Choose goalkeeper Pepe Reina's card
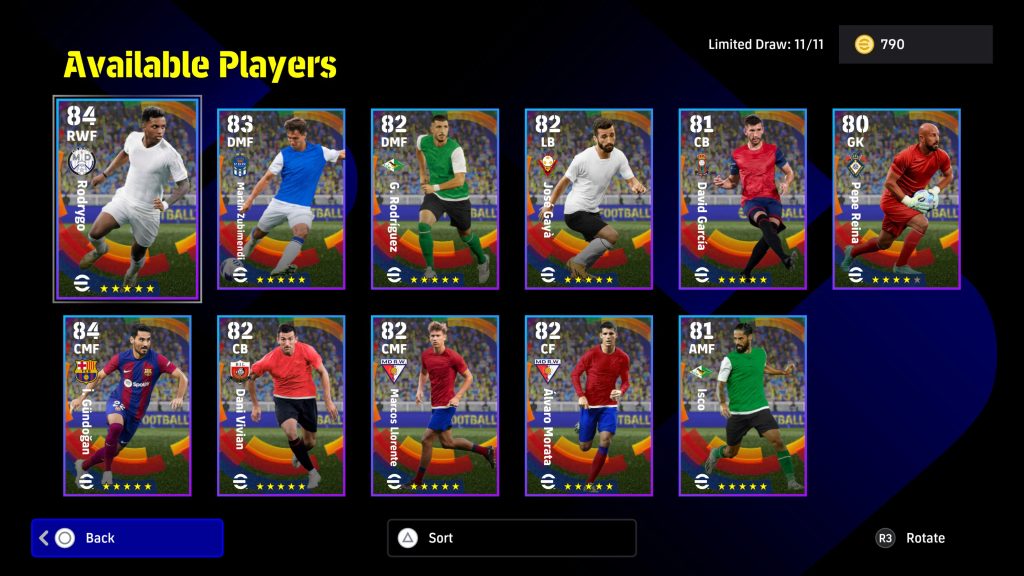Image resolution: width=1024 pixels, height=576 pixels. [897, 198]
